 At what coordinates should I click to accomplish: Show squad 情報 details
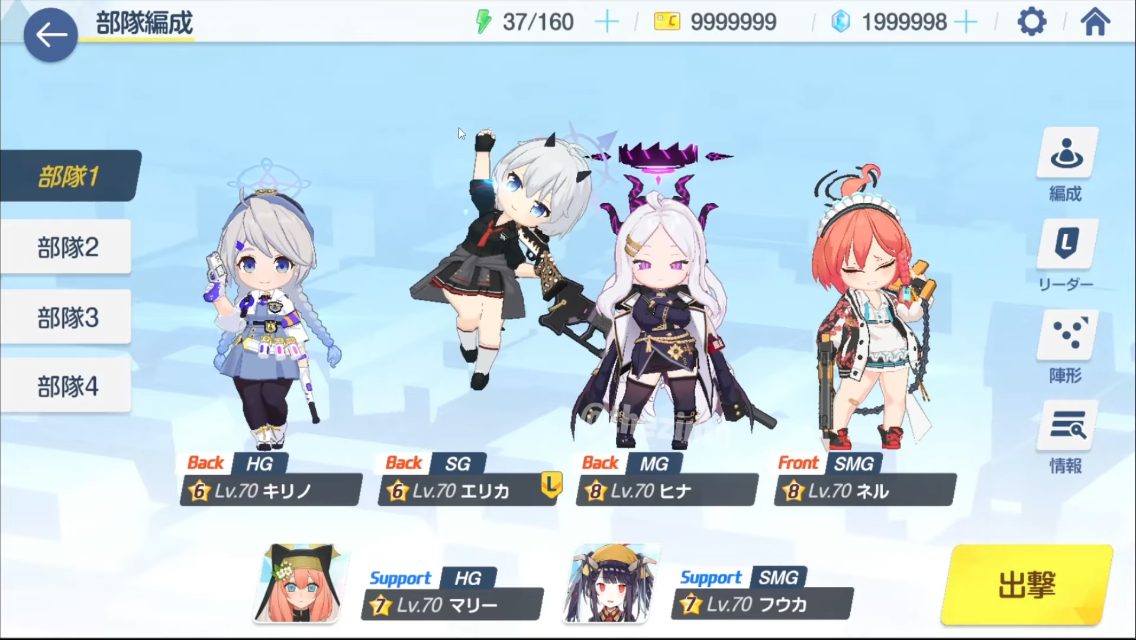point(1066,438)
